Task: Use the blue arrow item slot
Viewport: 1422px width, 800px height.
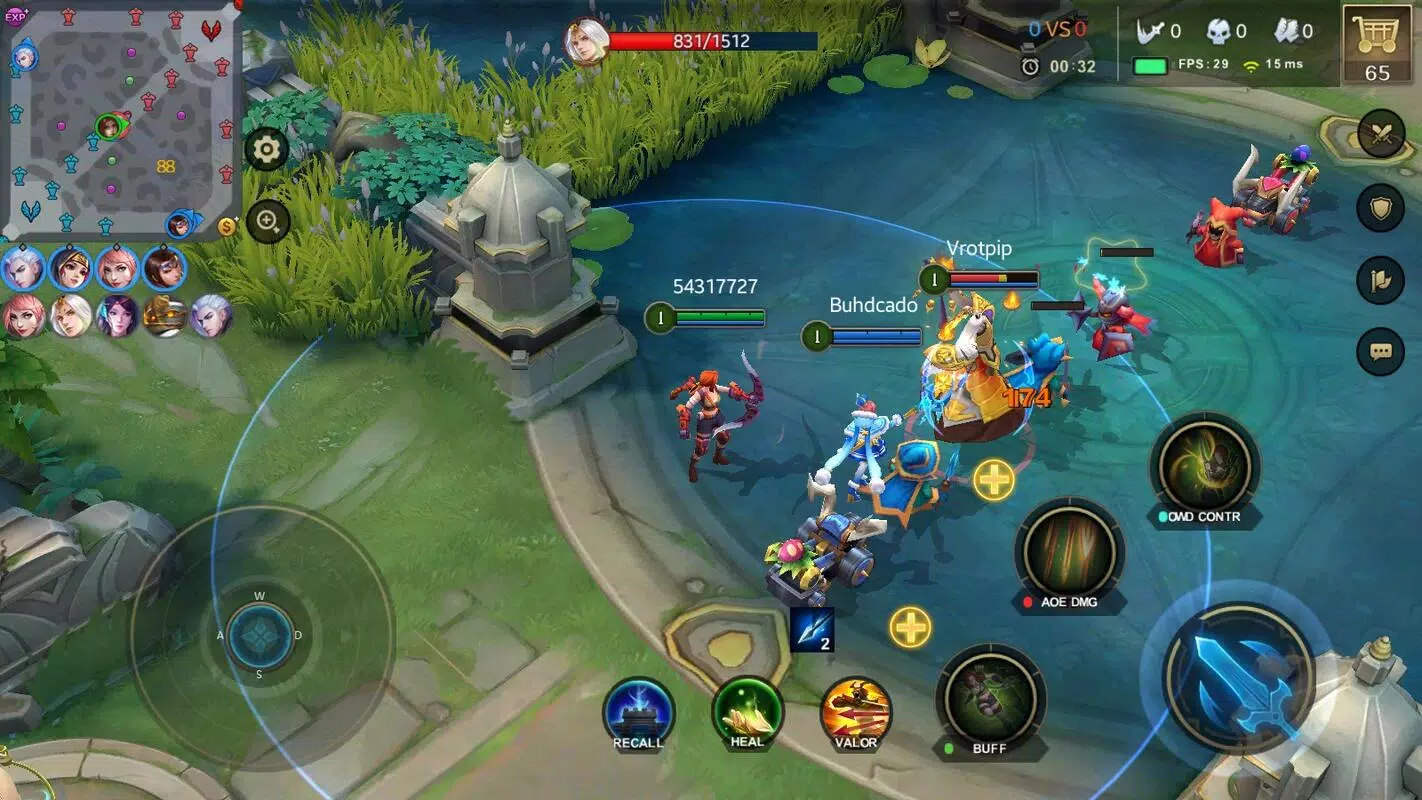Action: coord(811,630)
